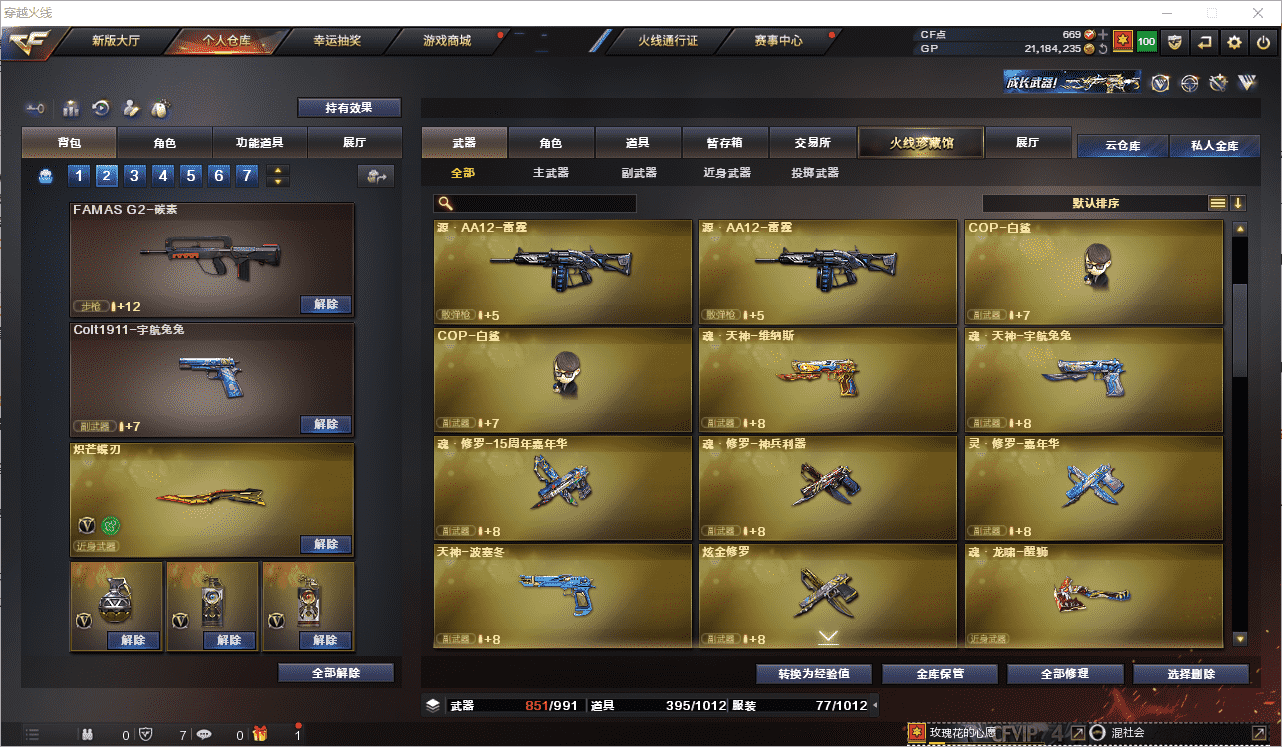
Task: Click 转换为经验值 button
Action: (813, 674)
